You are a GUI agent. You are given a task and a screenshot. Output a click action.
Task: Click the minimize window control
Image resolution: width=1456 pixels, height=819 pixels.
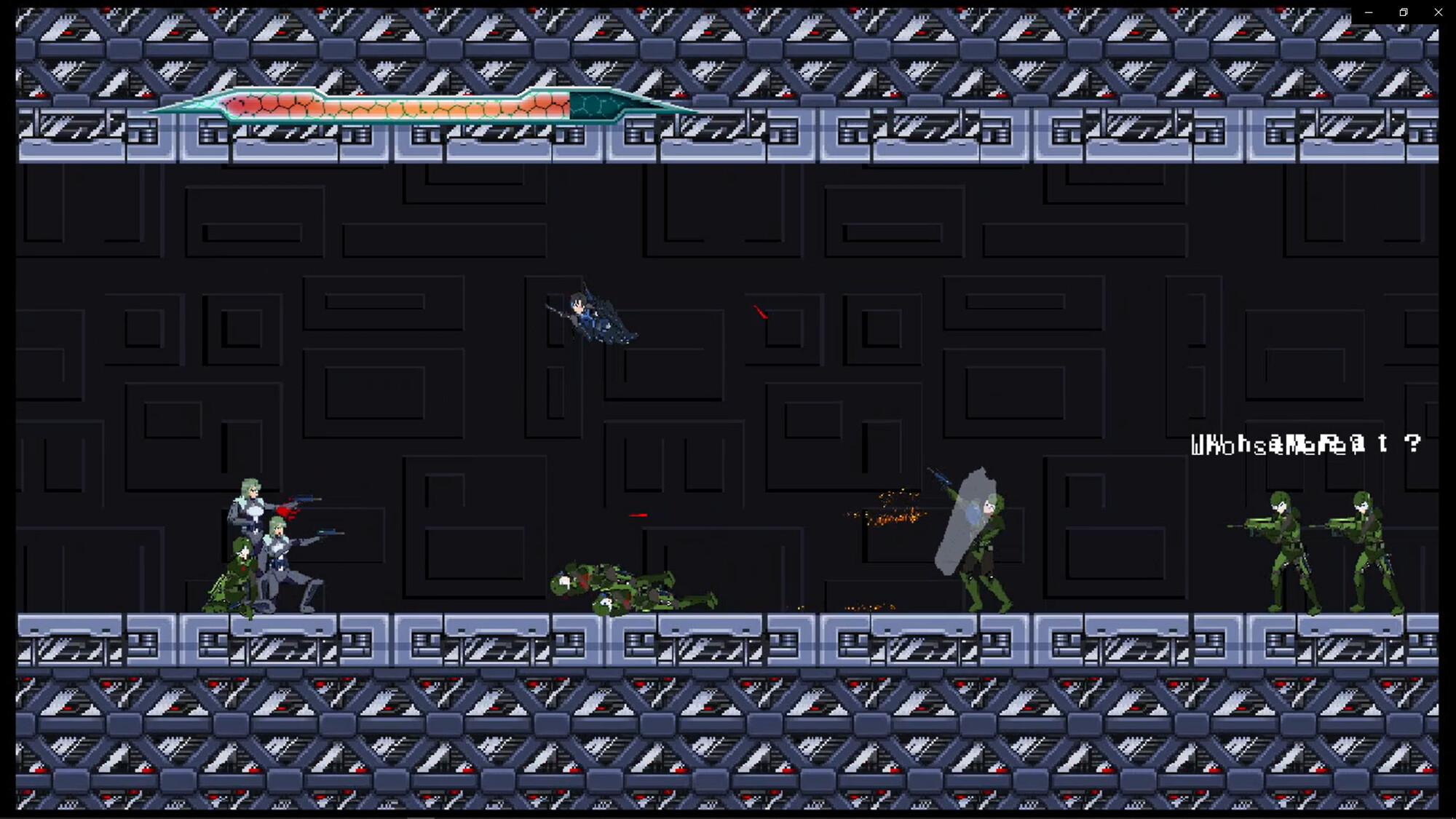(1368, 12)
